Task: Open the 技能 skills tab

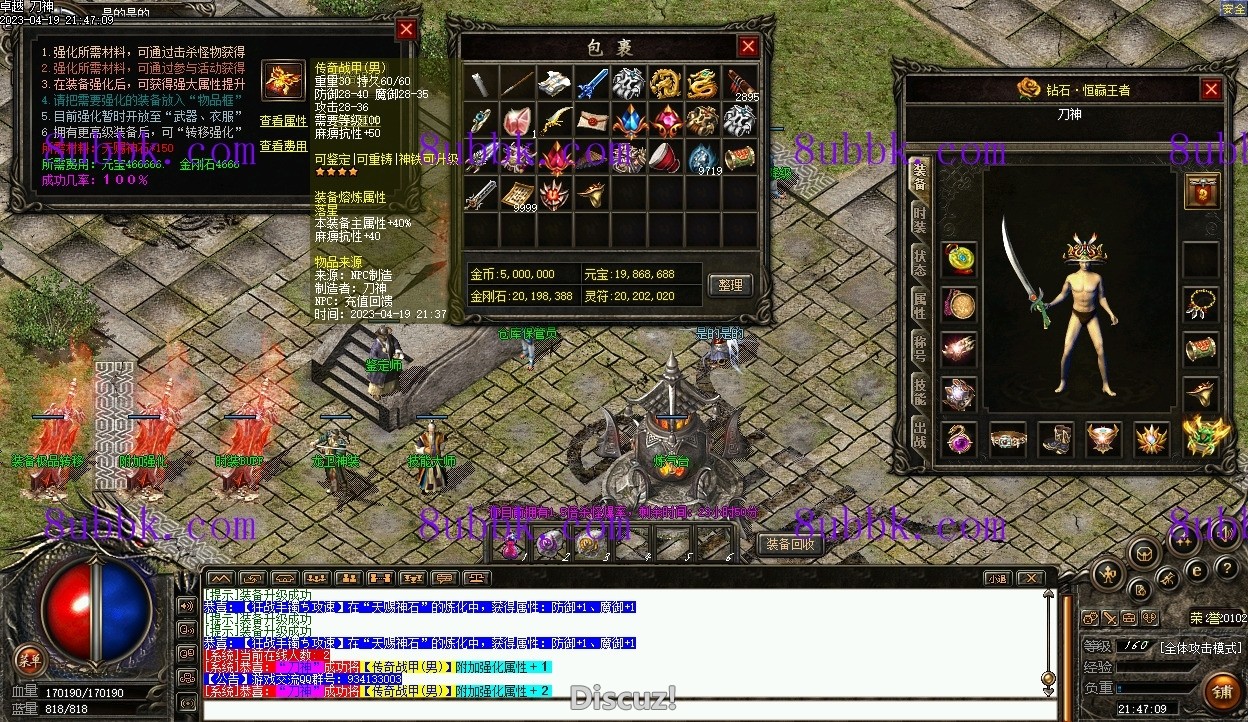Action: [919, 392]
